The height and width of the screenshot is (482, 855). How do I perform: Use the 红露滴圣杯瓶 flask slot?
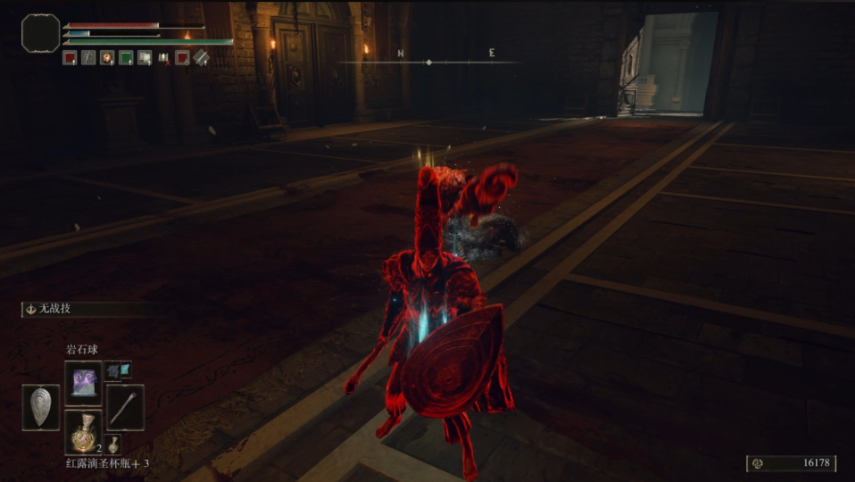[x=83, y=431]
